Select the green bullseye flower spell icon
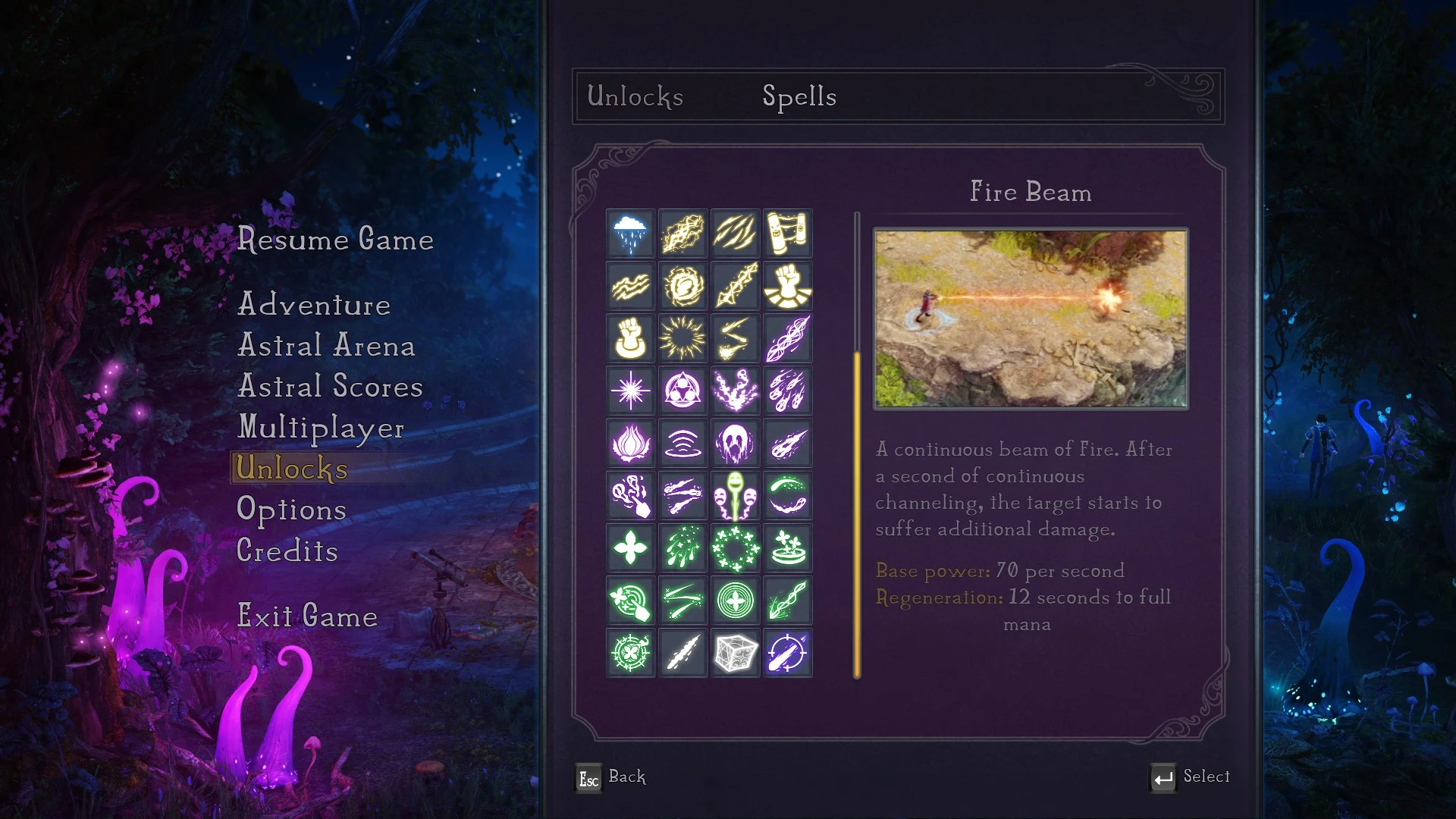Screen dimensions: 1456x819 click(735, 601)
